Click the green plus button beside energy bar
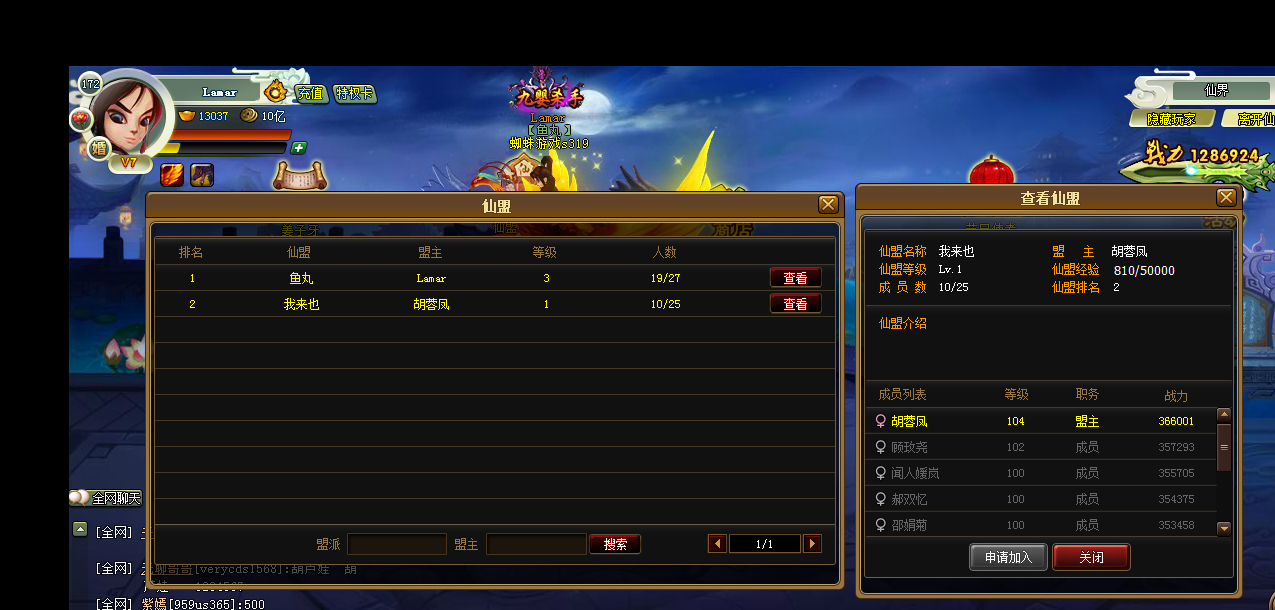The image size is (1275, 610). coord(299,148)
